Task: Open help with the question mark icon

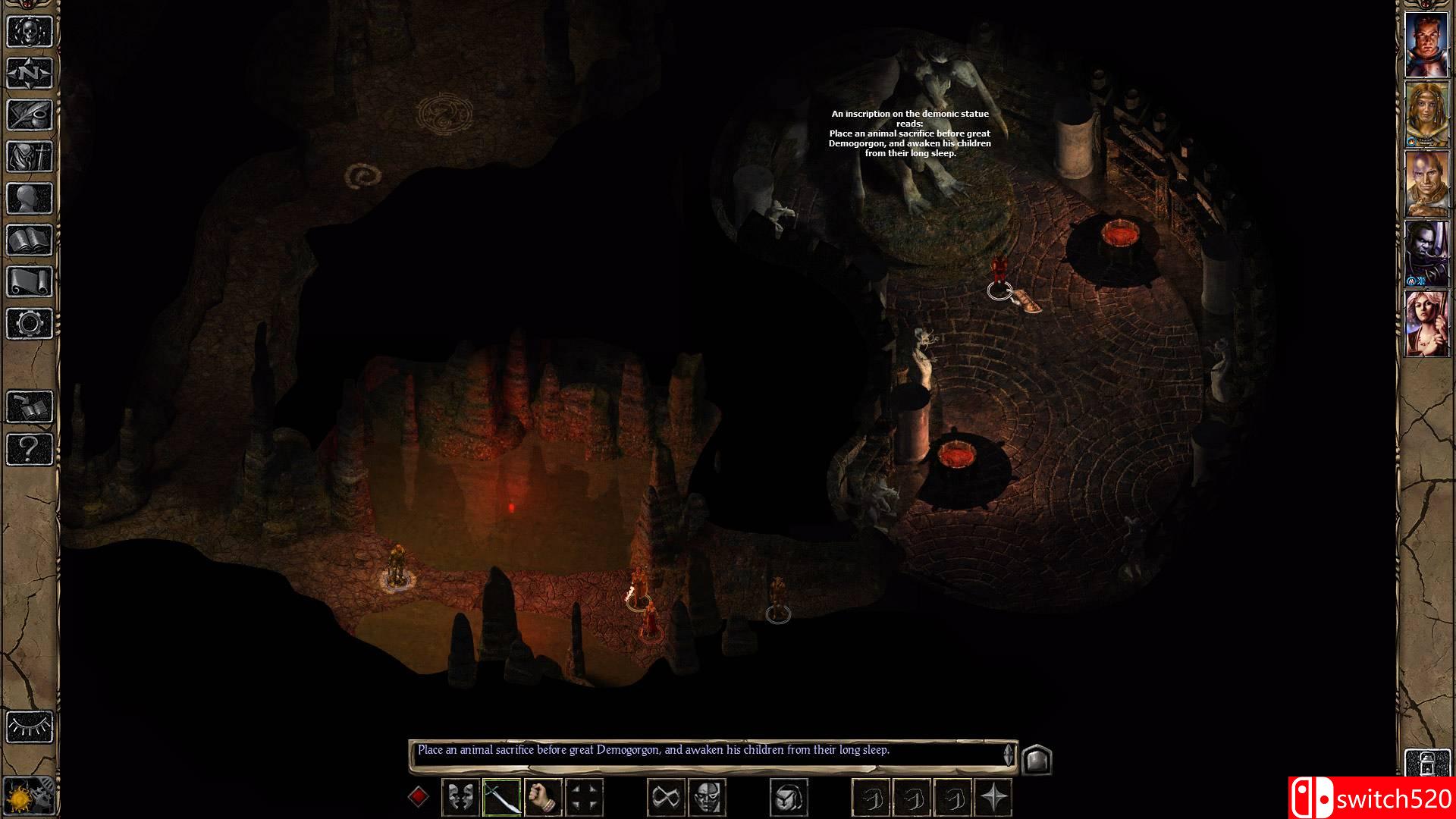Action: tap(30, 449)
